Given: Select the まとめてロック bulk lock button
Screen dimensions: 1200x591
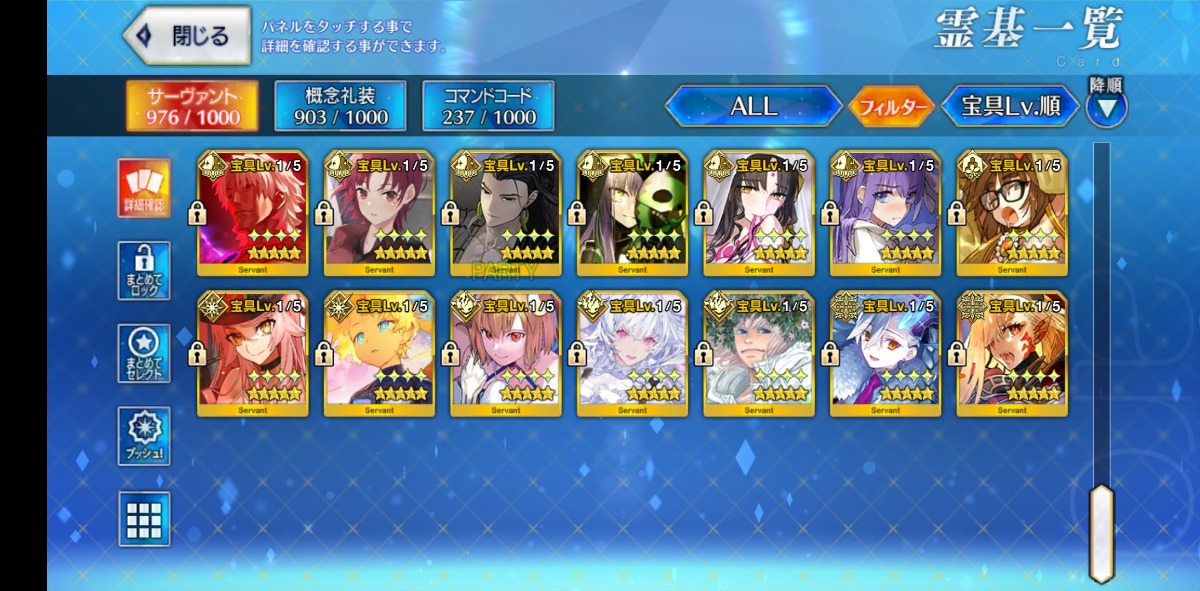Looking at the screenshot, I should pos(144,270).
